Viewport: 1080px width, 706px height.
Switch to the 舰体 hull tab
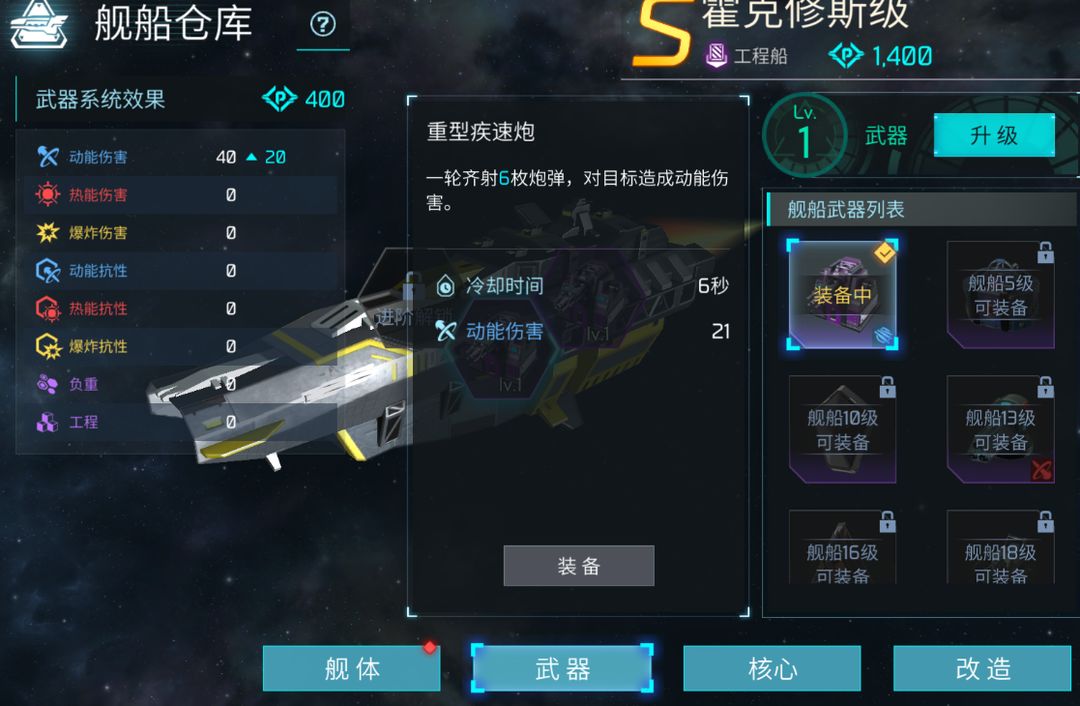[352, 668]
